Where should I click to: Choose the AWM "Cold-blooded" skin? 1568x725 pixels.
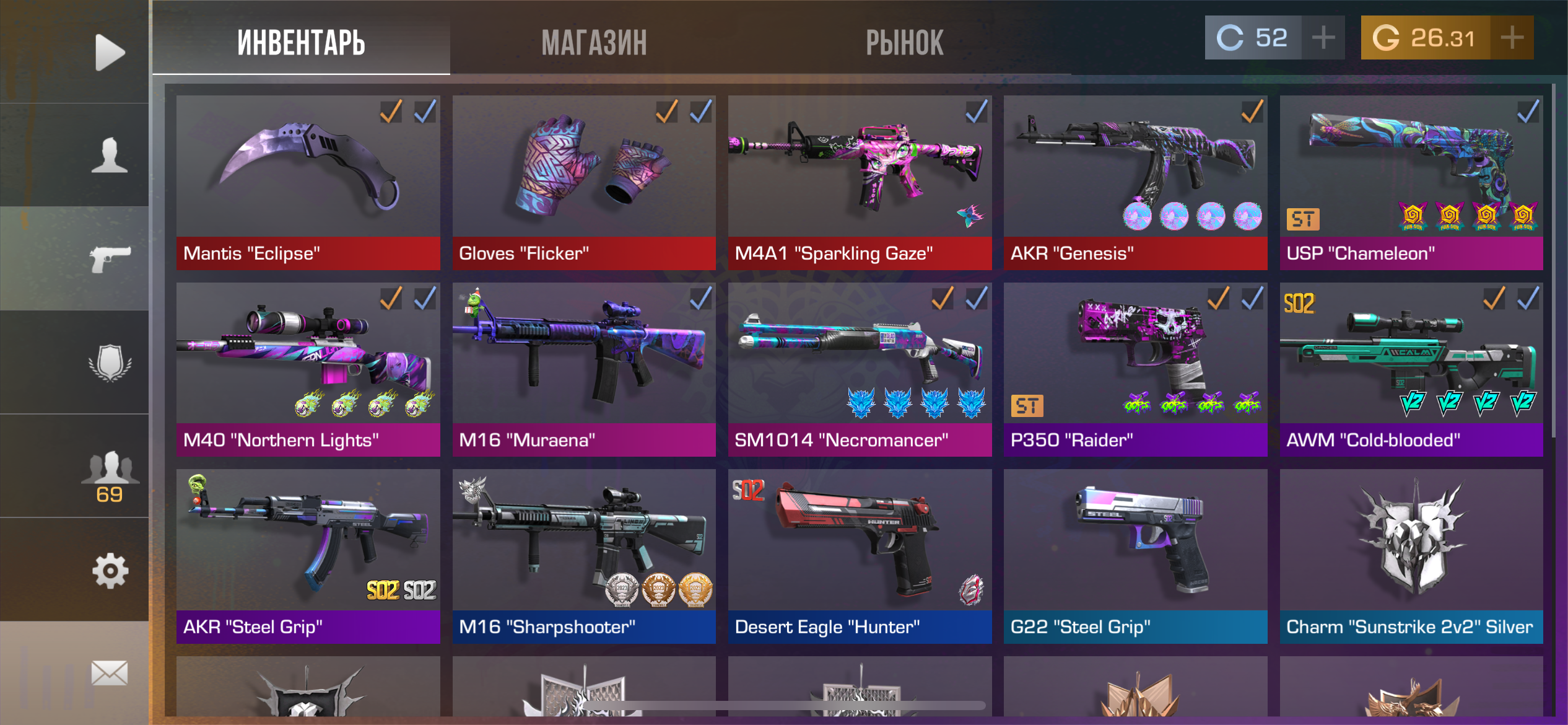pyautogui.click(x=1411, y=369)
